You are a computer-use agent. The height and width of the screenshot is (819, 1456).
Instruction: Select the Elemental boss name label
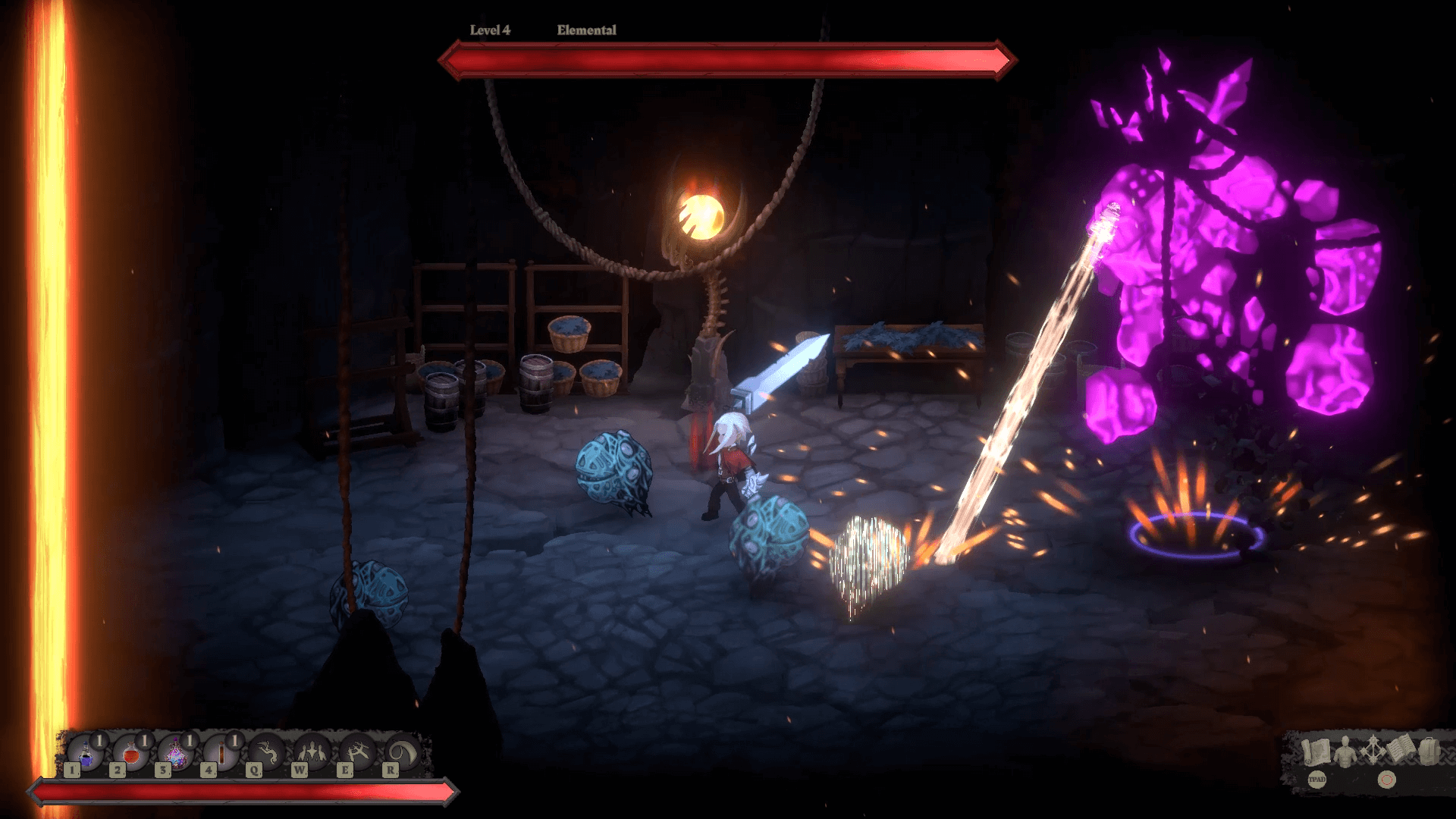[585, 30]
